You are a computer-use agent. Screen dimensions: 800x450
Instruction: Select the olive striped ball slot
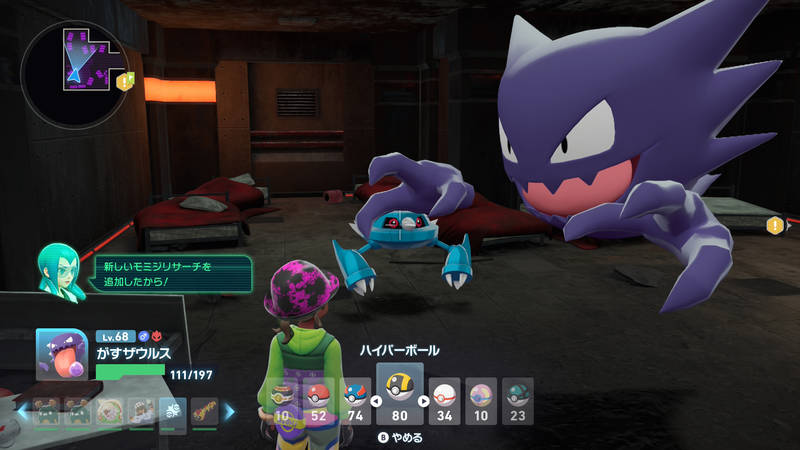click(283, 400)
